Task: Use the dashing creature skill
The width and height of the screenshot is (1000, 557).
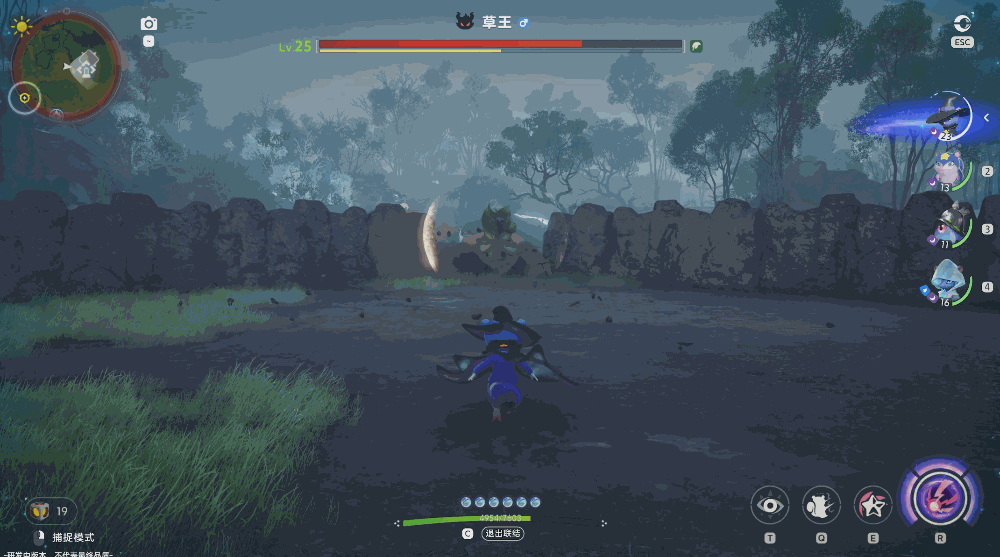Action: (821, 506)
